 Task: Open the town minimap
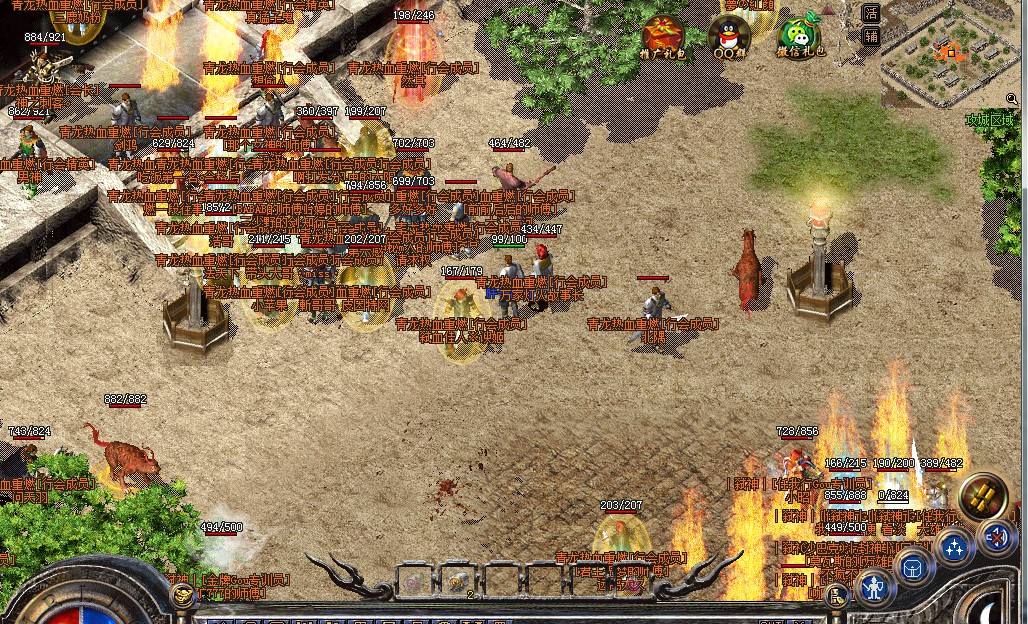pos(945,55)
